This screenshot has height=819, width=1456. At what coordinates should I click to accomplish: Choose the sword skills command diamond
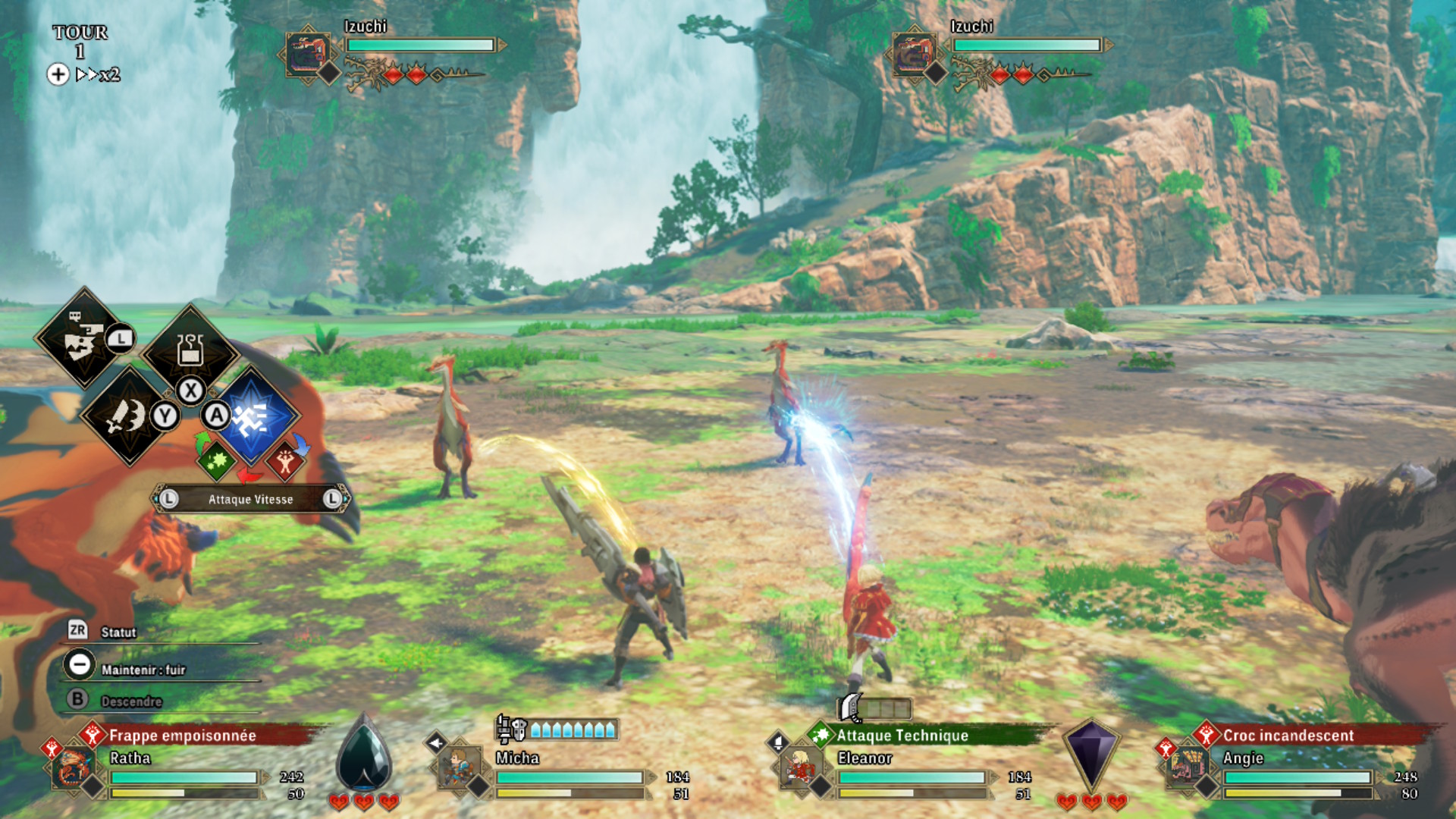[129, 416]
